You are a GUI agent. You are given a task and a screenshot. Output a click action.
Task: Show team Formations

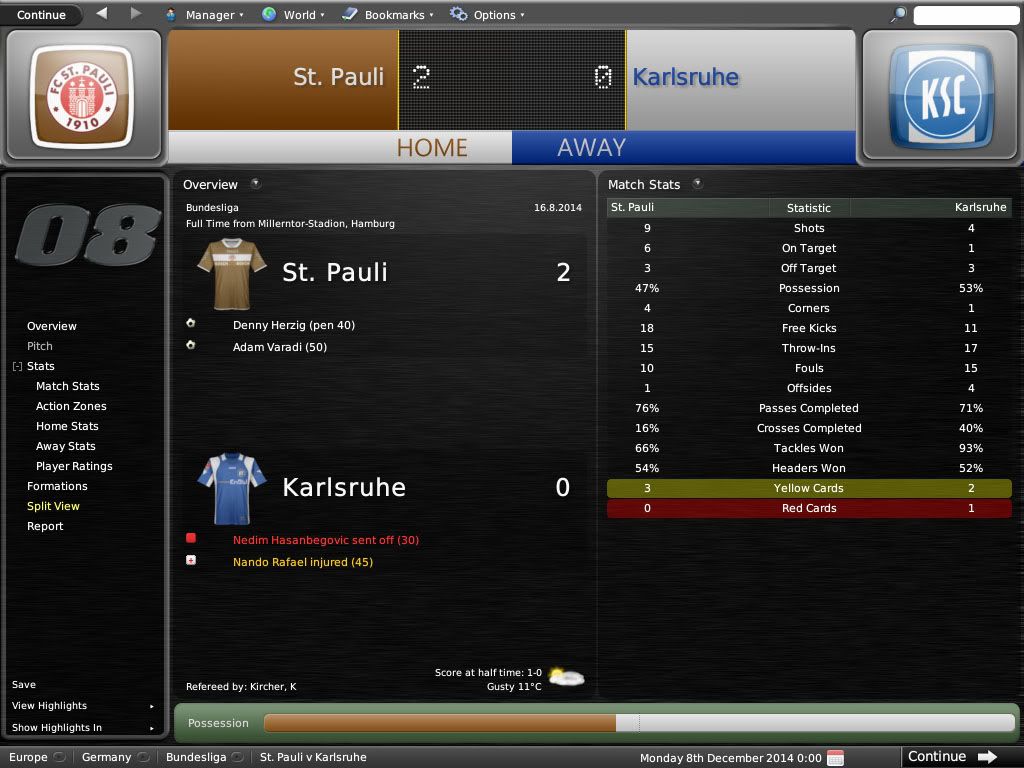point(57,486)
